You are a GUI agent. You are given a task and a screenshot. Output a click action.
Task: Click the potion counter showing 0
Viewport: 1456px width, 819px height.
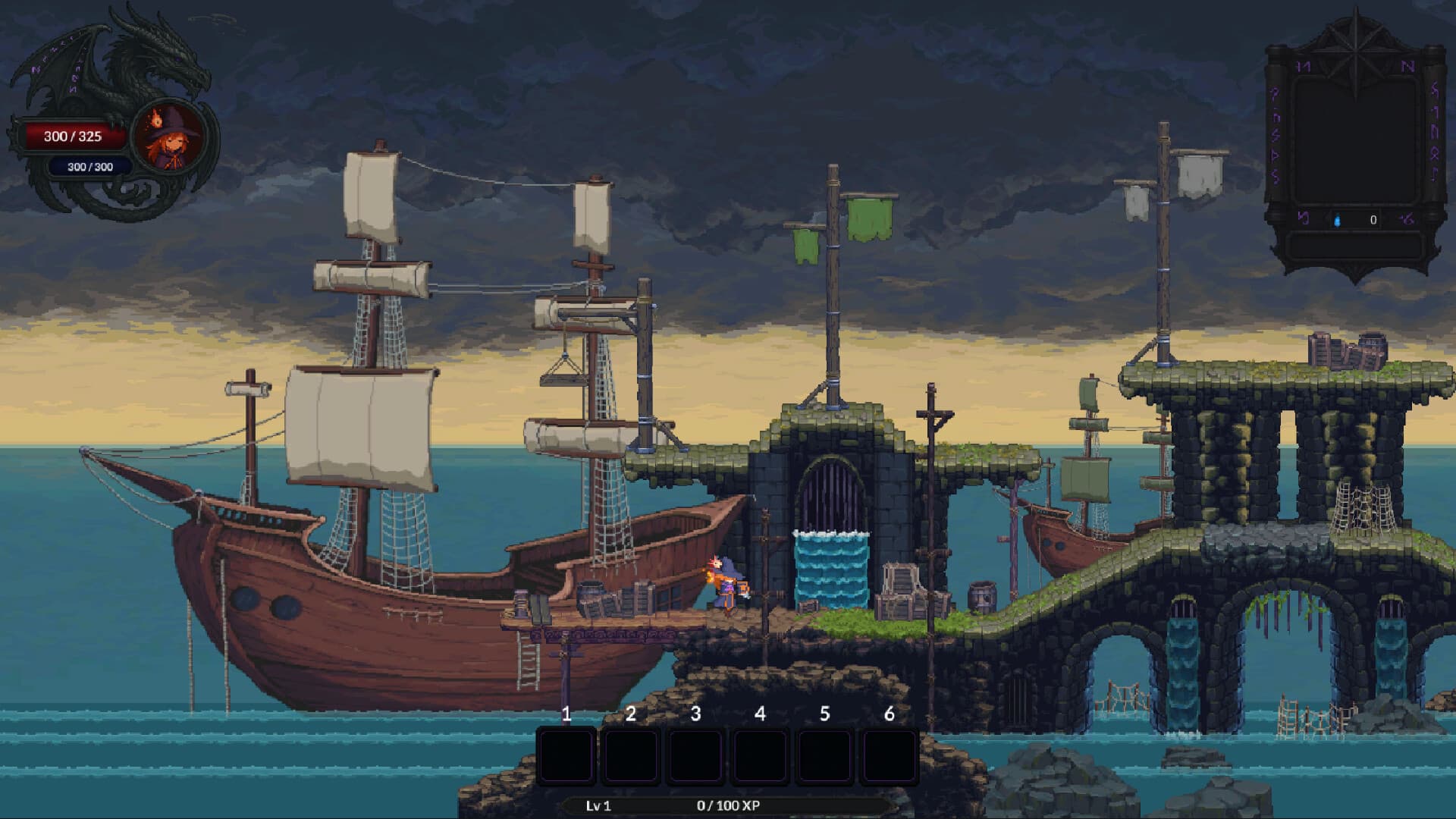click(1373, 220)
